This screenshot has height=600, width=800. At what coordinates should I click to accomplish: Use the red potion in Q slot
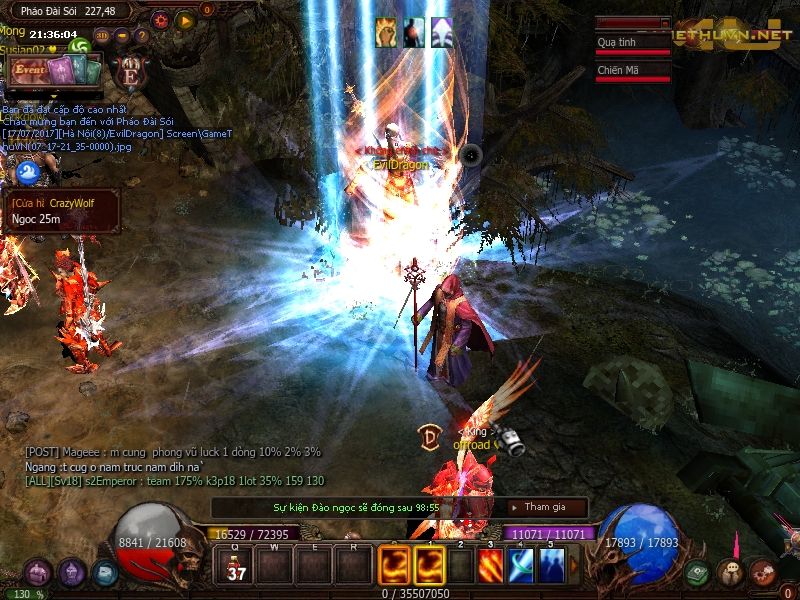237,565
